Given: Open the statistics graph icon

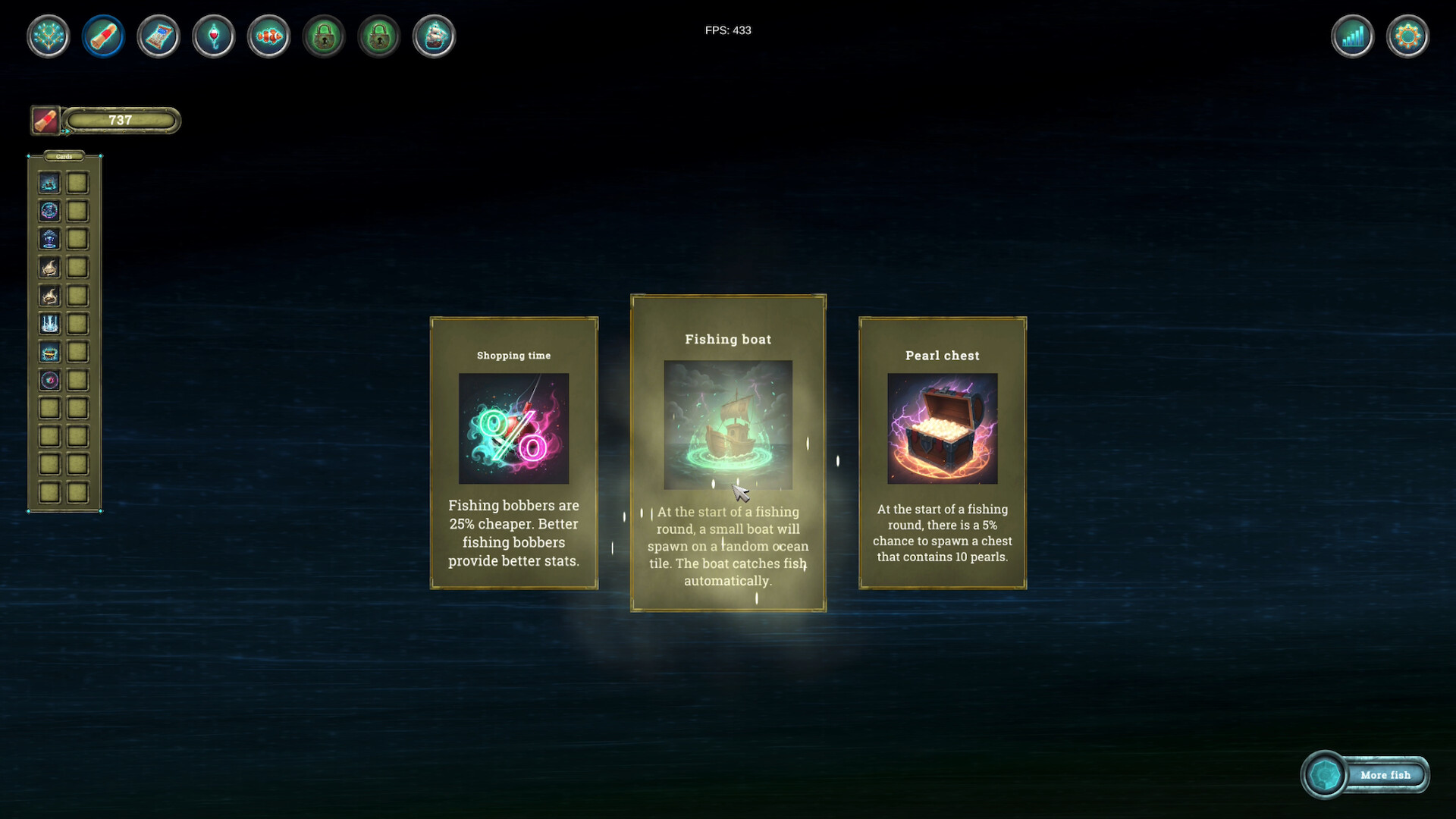Looking at the screenshot, I should pos(1353,36).
